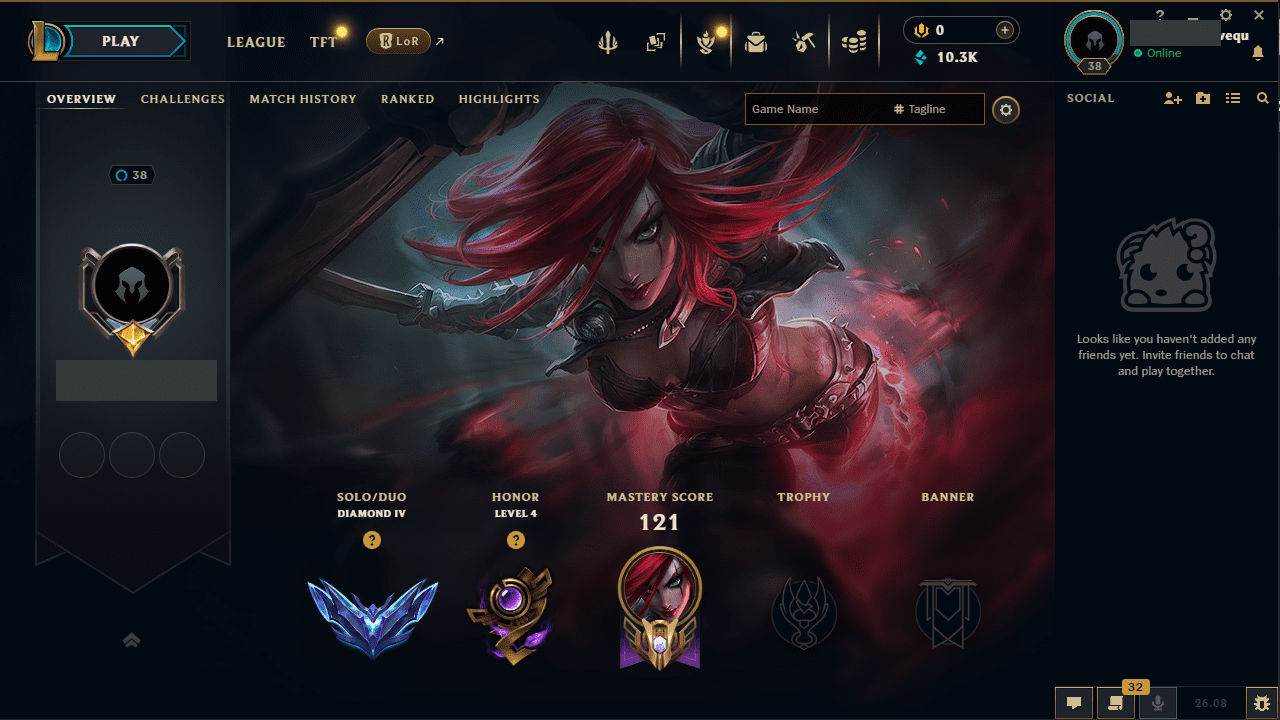Open the Store via coins icon

(x=854, y=42)
